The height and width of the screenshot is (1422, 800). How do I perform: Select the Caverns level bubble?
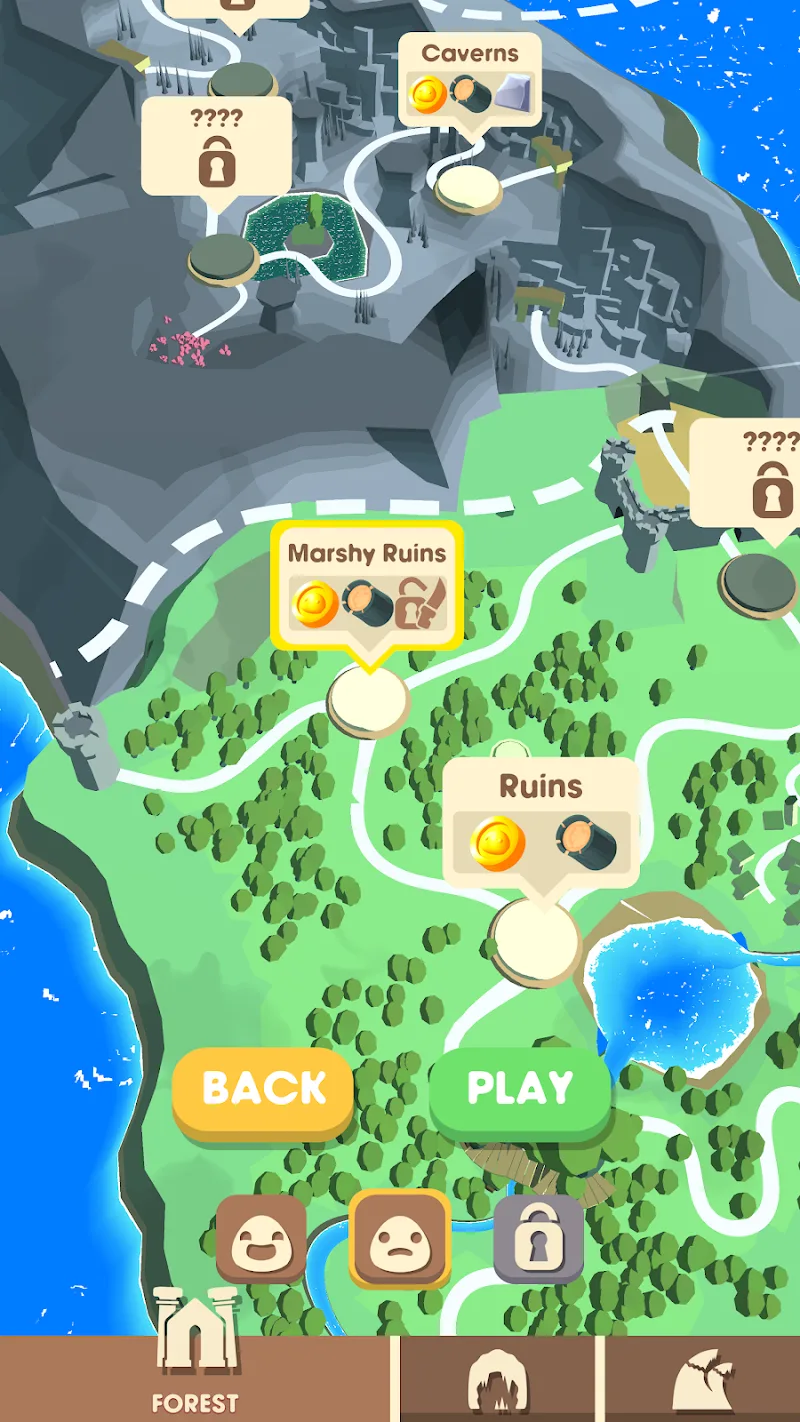pyautogui.click(x=470, y=80)
